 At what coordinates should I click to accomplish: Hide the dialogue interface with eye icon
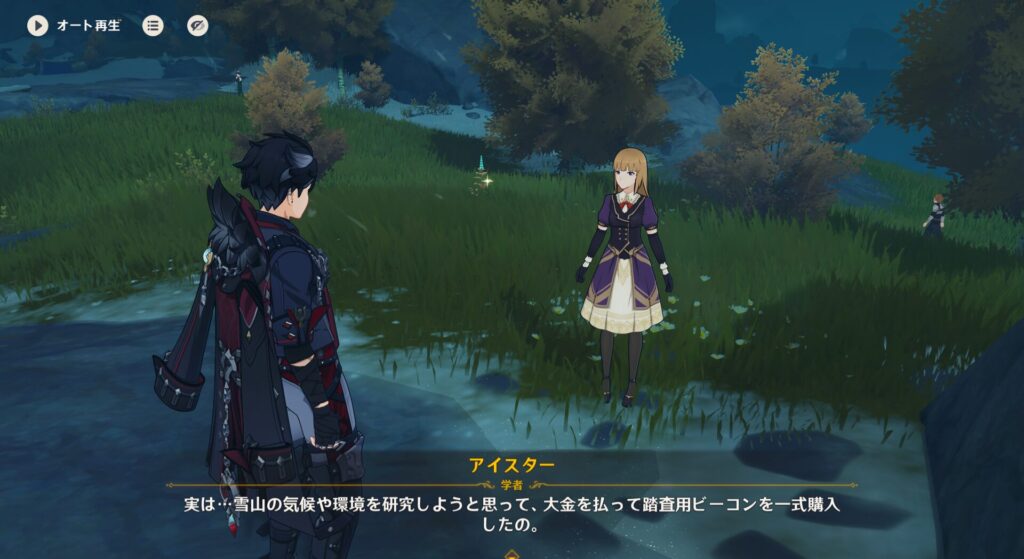(198, 25)
